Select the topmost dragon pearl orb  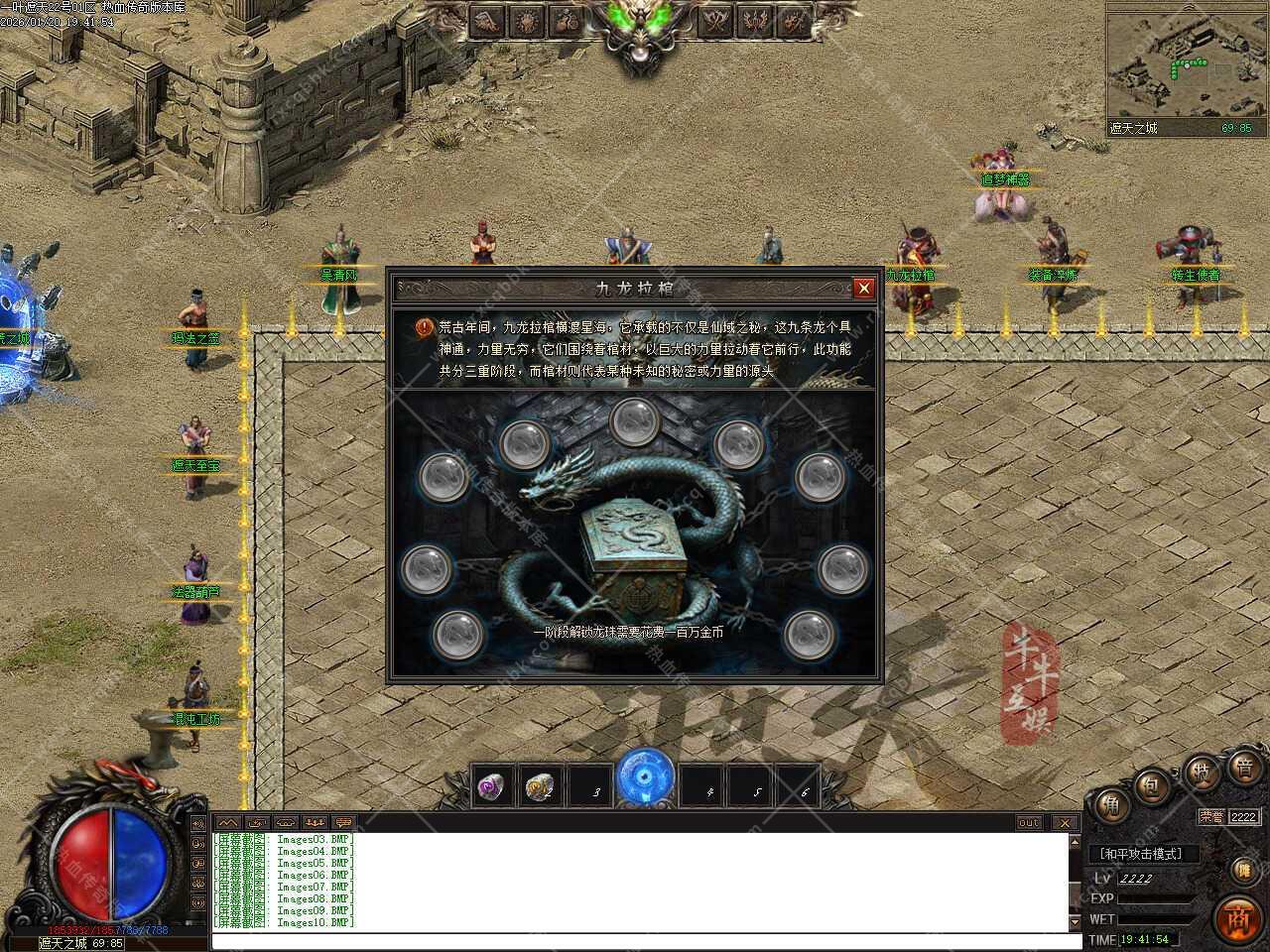pyautogui.click(x=634, y=422)
